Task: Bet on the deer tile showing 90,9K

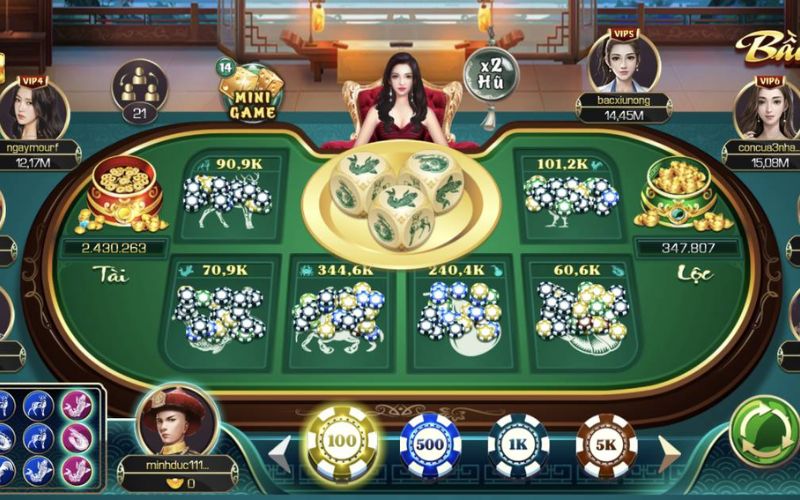Action: pos(231,190)
